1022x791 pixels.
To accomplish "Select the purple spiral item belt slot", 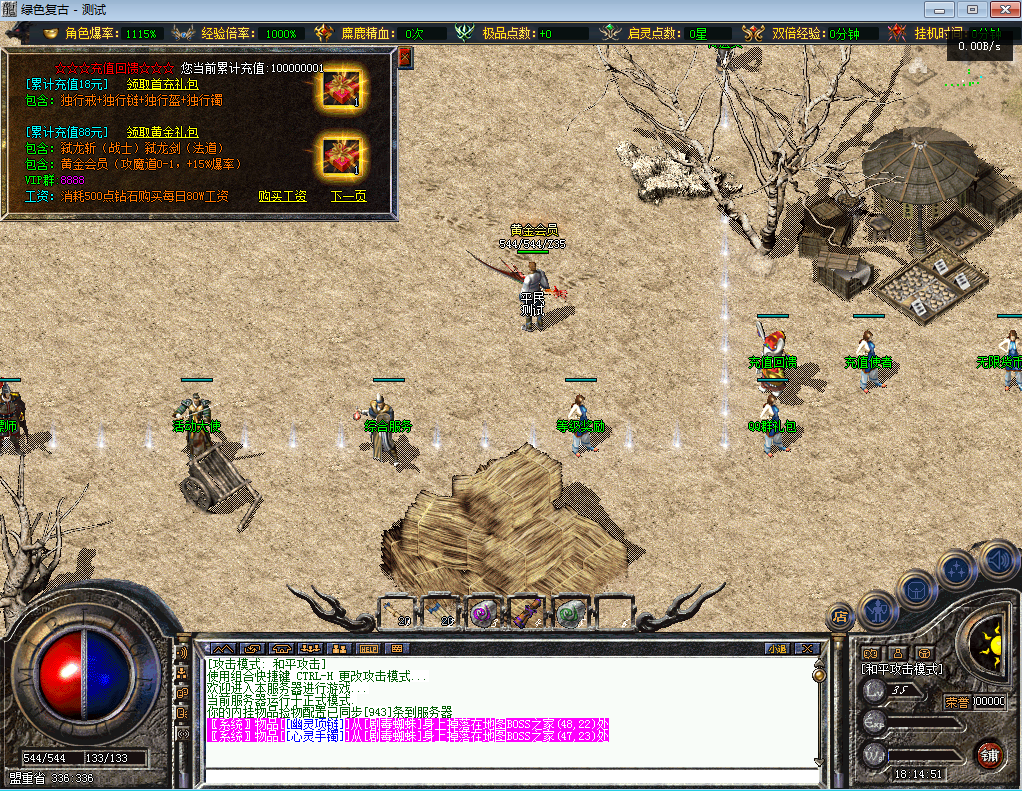I will coord(483,612).
